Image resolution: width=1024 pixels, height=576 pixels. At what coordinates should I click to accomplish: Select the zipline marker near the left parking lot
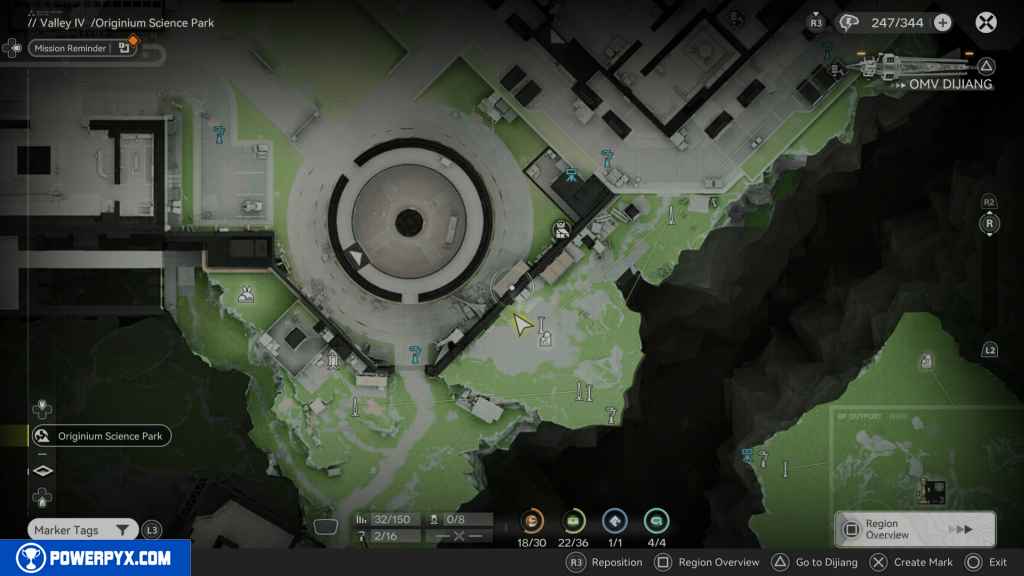pyautogui.click(x=219, y=131)
